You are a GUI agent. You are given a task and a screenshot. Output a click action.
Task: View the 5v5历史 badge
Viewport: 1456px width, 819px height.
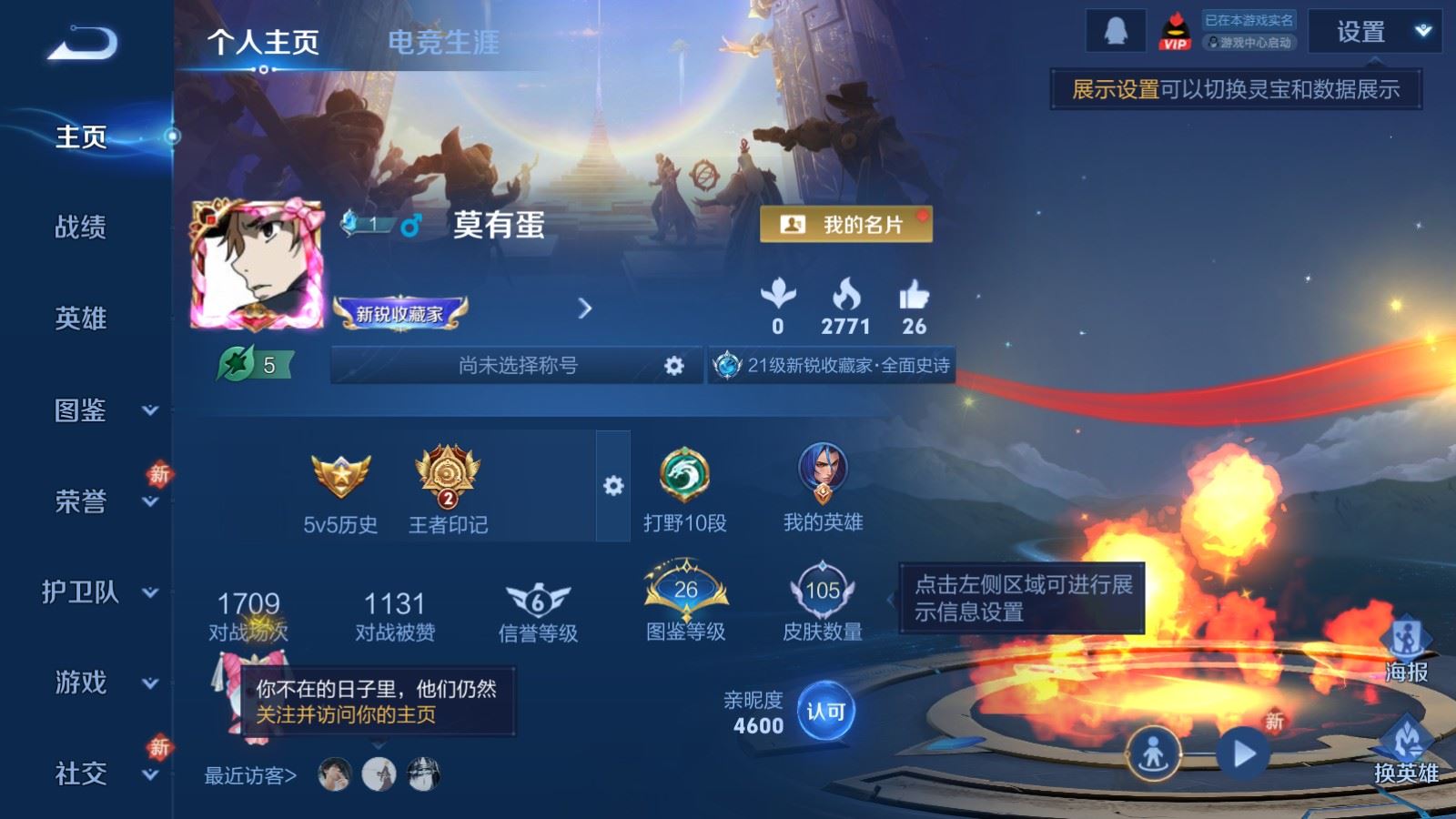coord(340,490)
